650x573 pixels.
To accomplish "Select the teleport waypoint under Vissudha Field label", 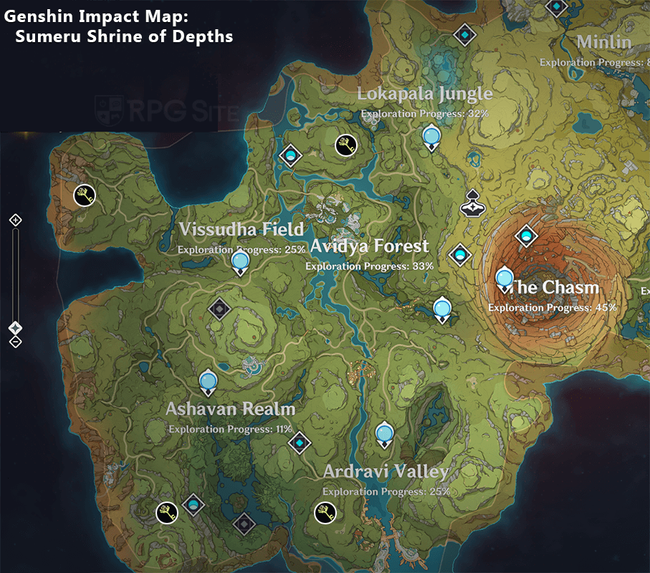I will [x=240, y=263].
